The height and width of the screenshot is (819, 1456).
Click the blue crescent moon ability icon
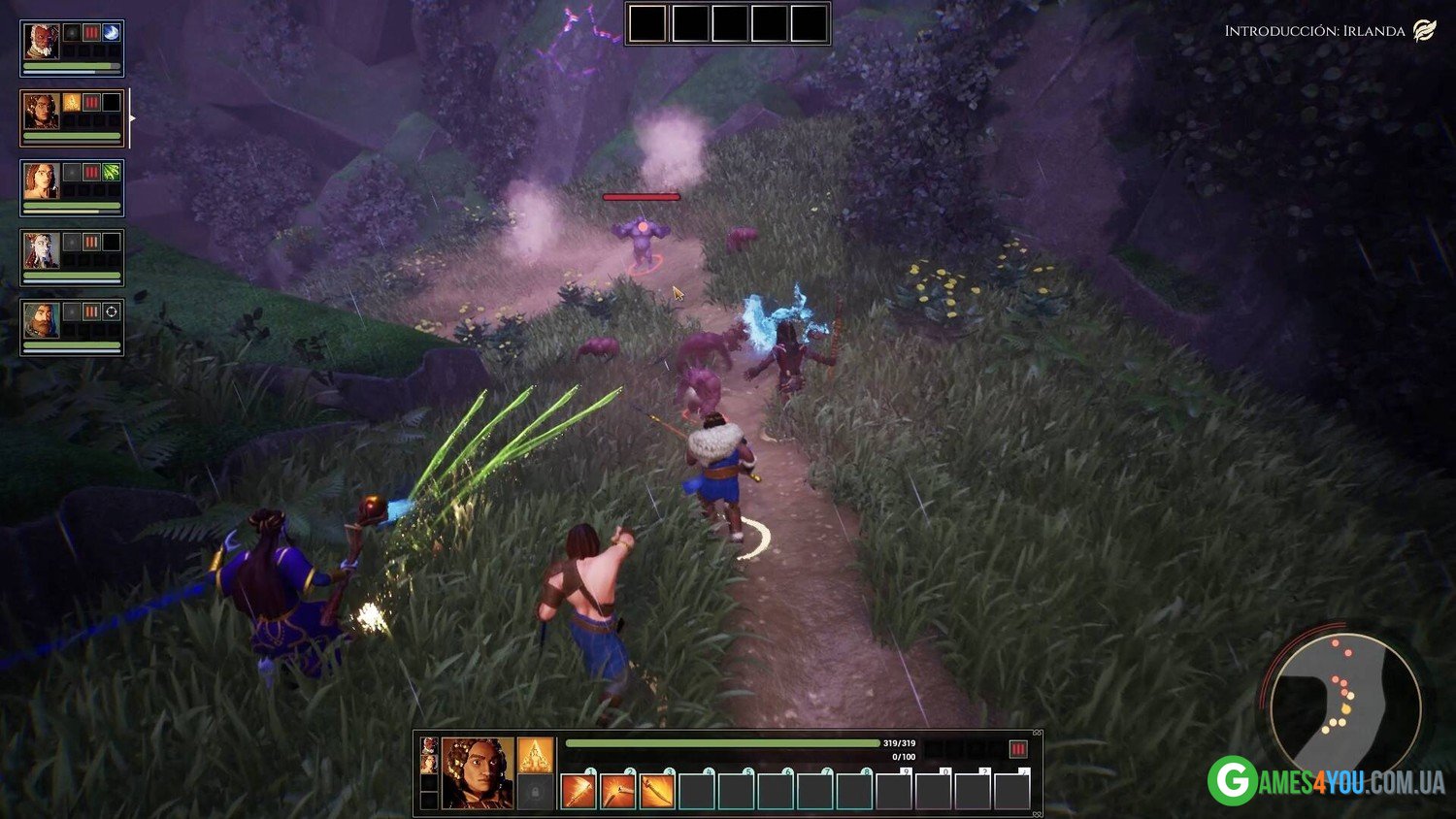[112, 33]
